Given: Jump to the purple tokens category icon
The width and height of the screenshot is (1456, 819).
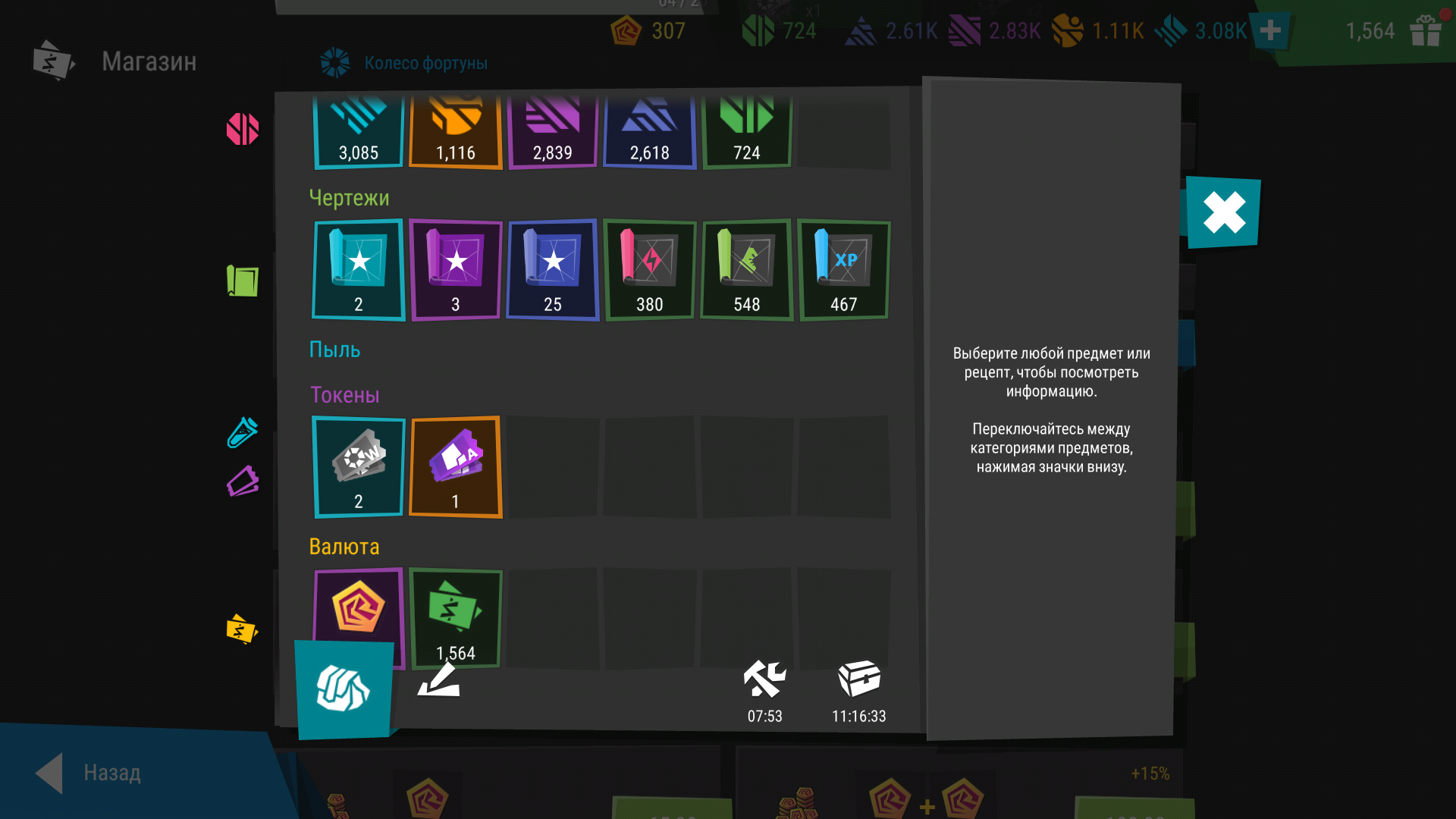Looking at the screenshot, I should coord(243,482).
